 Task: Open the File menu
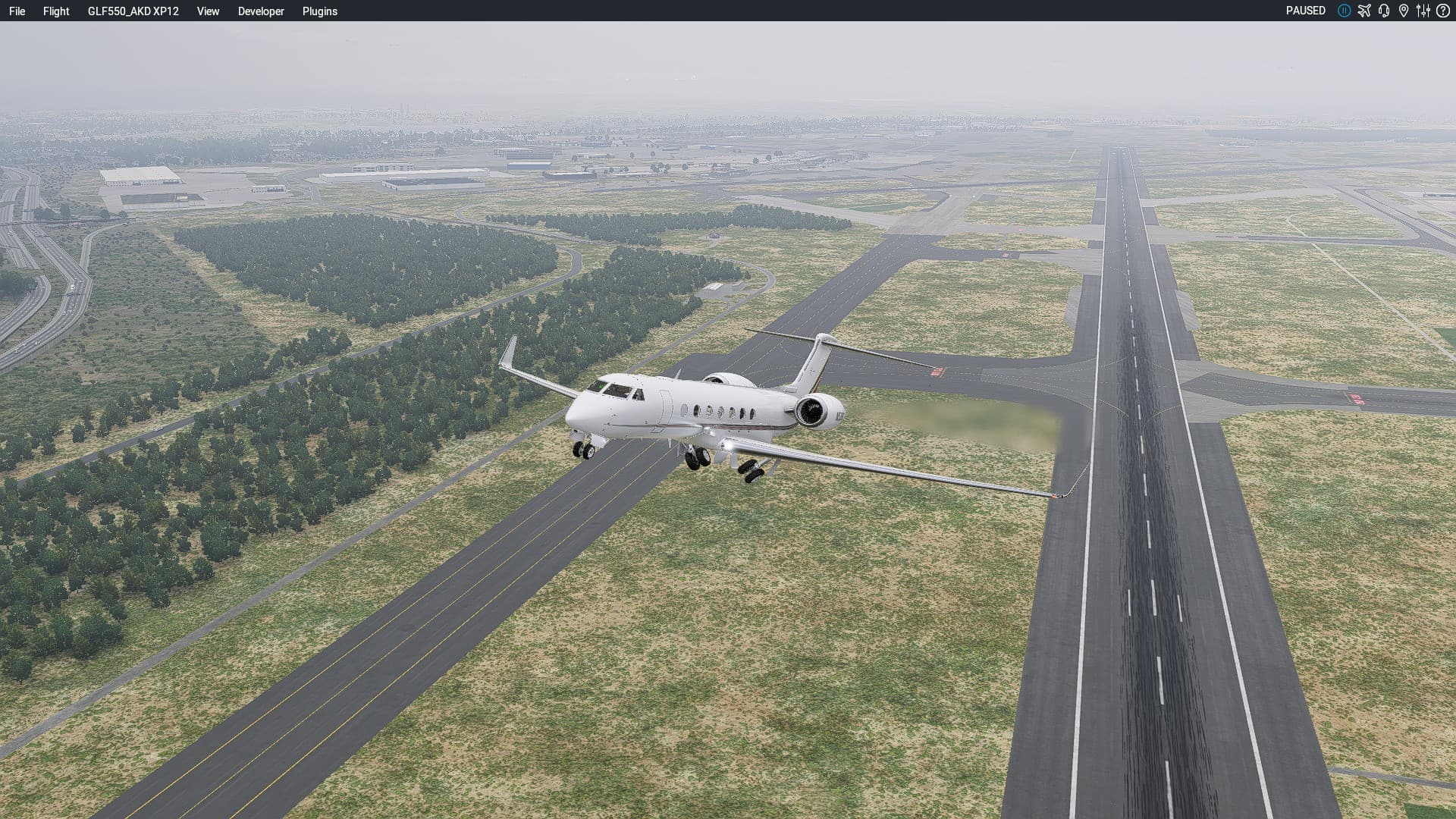point(17,11)
